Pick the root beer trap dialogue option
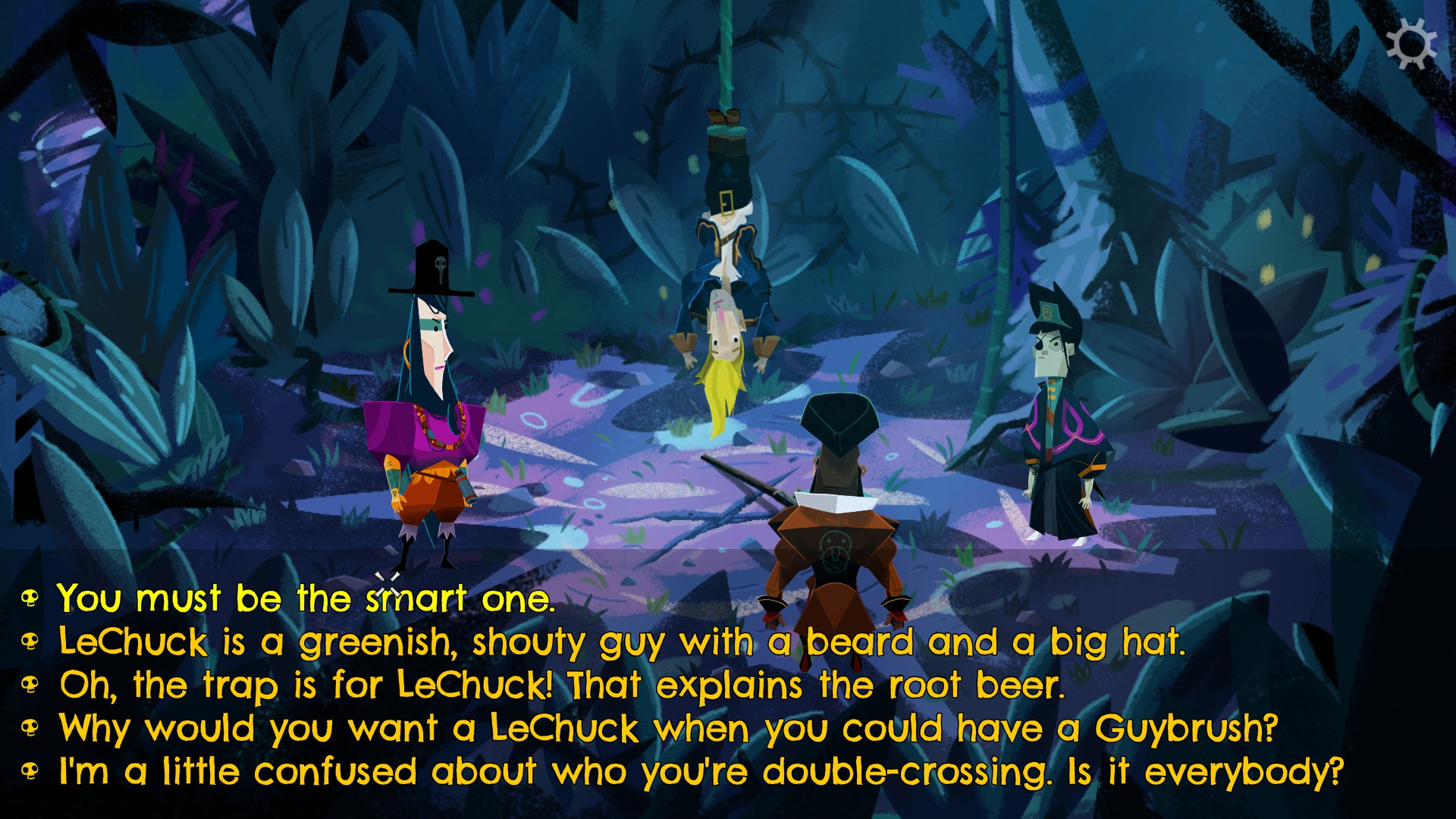This screenshot has height=819, width=1456. [x=561, y=685]
